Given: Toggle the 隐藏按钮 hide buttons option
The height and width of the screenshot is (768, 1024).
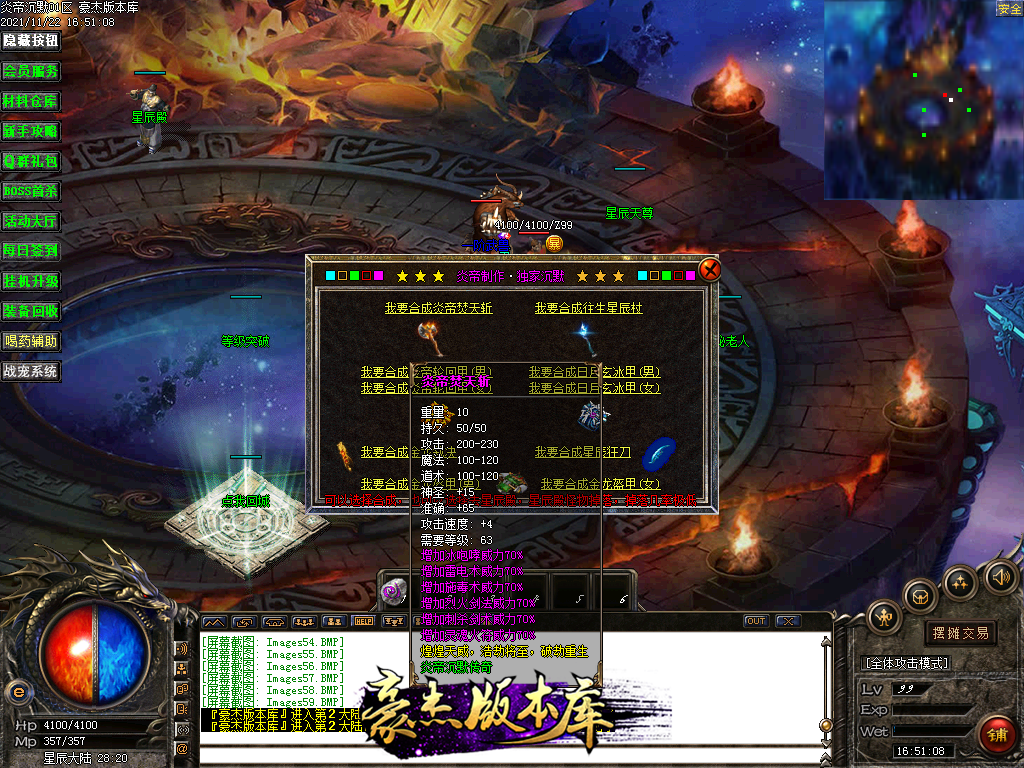Looking at the screenshot, I should point(30,41).
